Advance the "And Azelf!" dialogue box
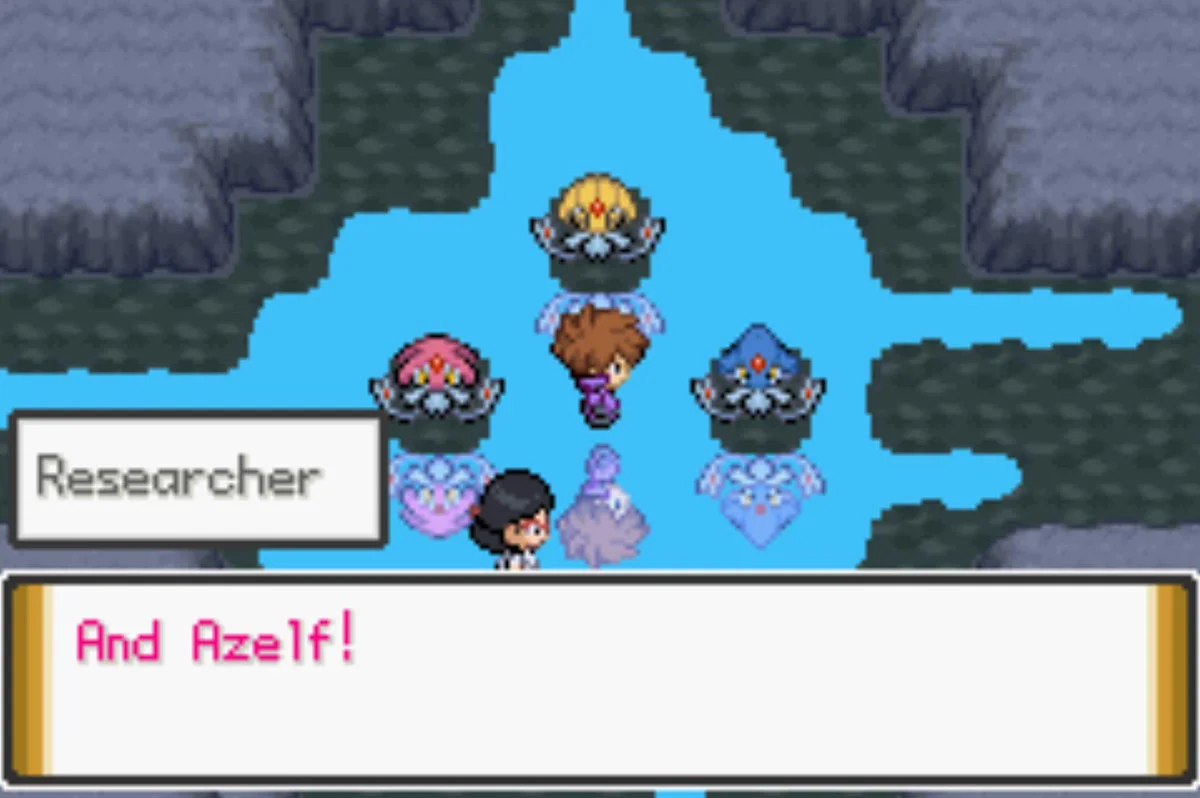The width and height of the screenshot is (1200, 798). [600, 678]
